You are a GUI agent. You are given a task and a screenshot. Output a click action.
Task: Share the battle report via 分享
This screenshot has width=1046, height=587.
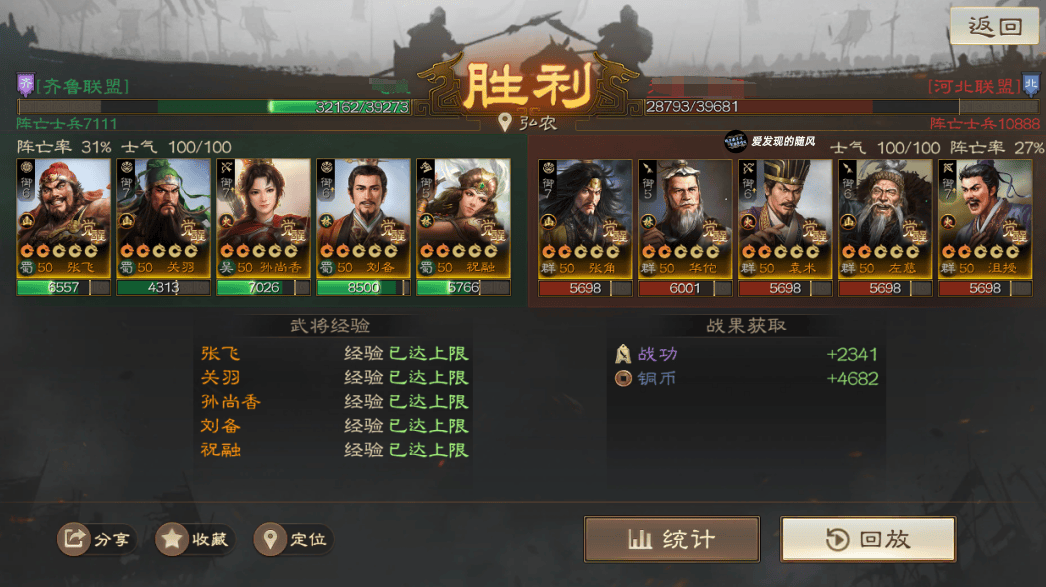tap(98, 540)
